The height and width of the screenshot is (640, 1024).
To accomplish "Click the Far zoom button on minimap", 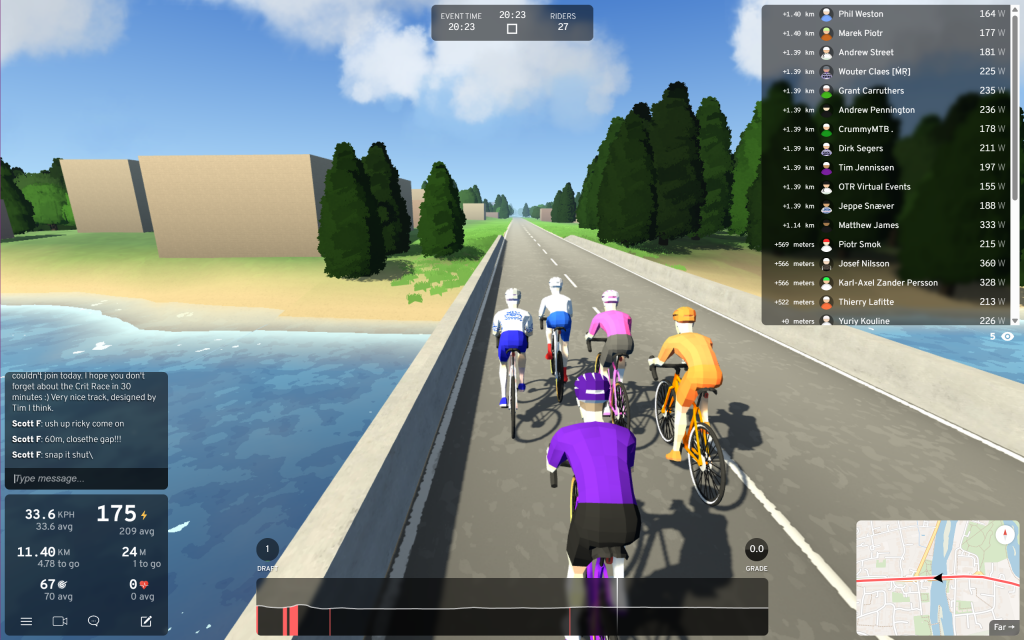I will [1001, 627].
